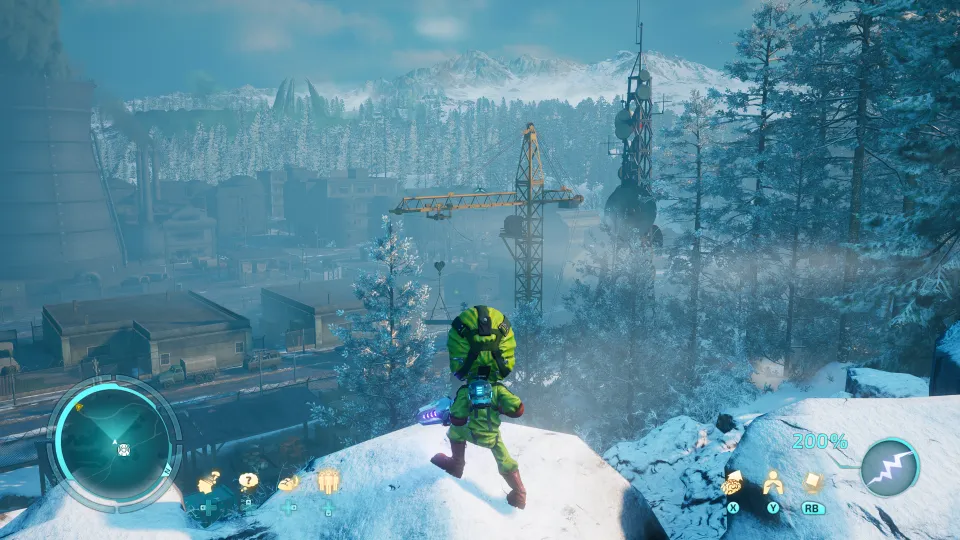Activate the yellow person figure ability
960x540 pixels.
coord(772,484)
